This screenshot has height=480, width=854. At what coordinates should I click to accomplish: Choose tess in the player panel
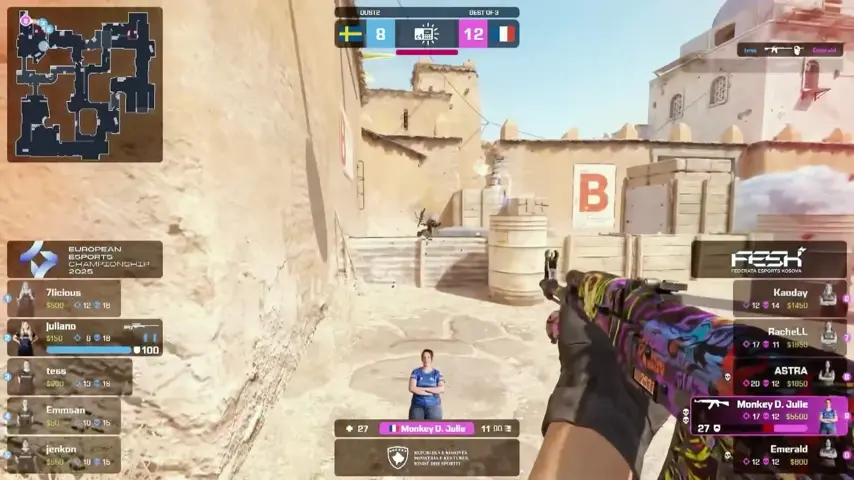tap(68, 376)
